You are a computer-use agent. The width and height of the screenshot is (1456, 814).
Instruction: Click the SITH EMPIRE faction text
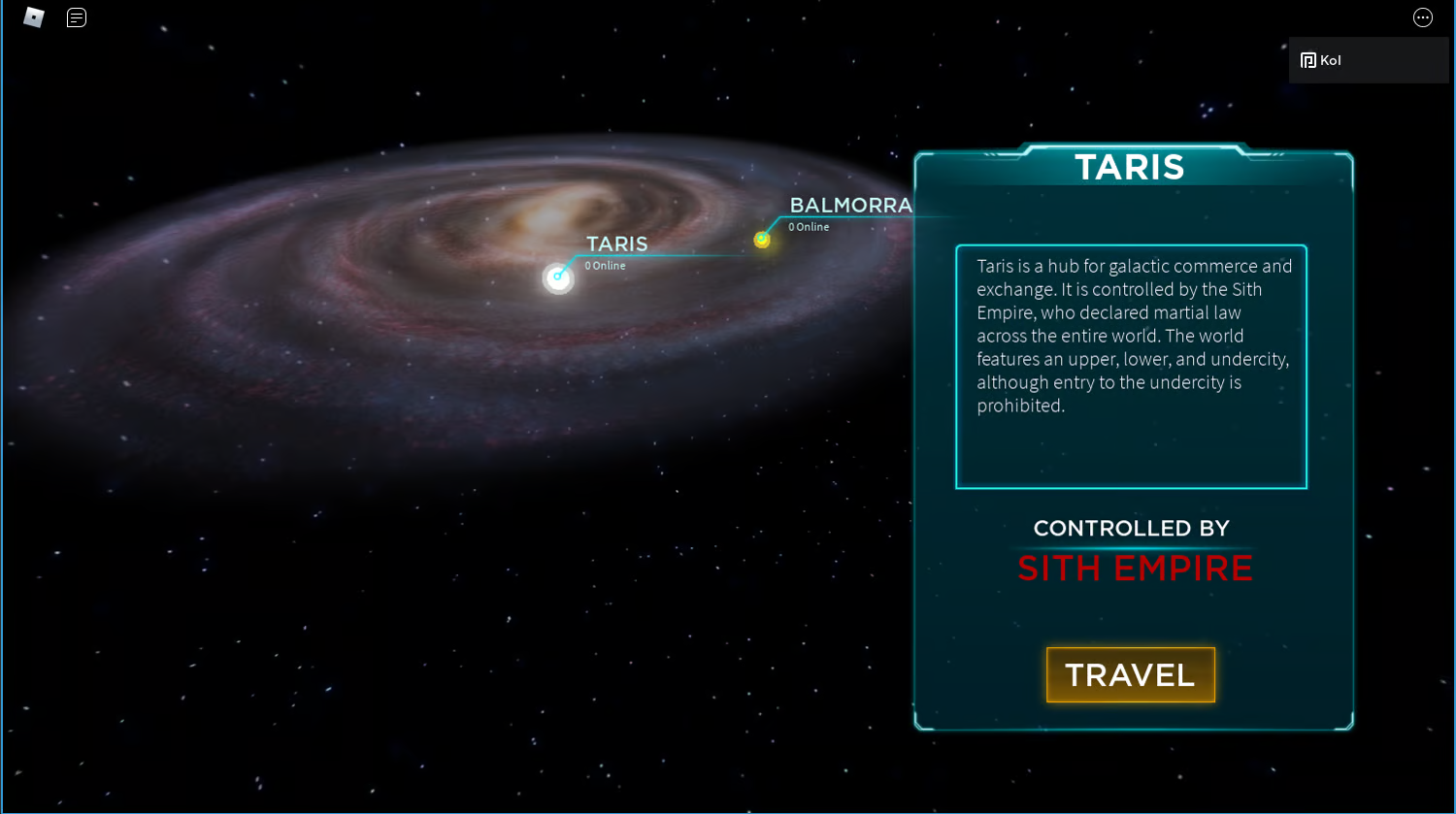click(x=1135, y=569)
